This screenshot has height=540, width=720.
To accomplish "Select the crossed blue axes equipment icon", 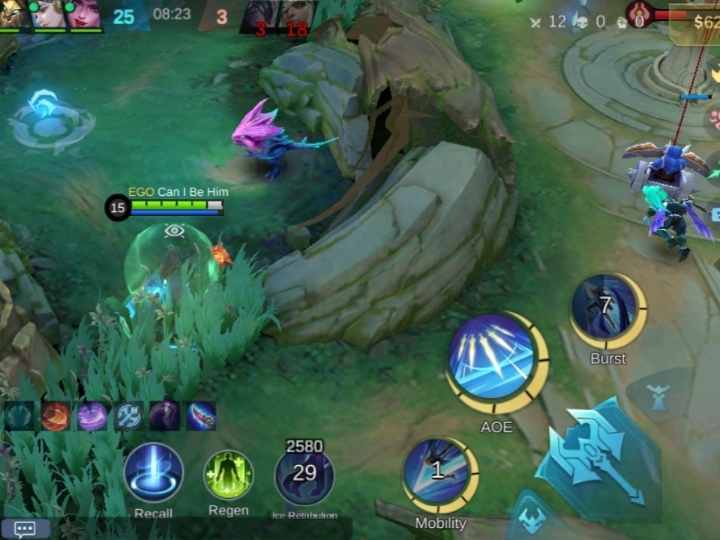I will pyautogui.click(x=128, y=416).
